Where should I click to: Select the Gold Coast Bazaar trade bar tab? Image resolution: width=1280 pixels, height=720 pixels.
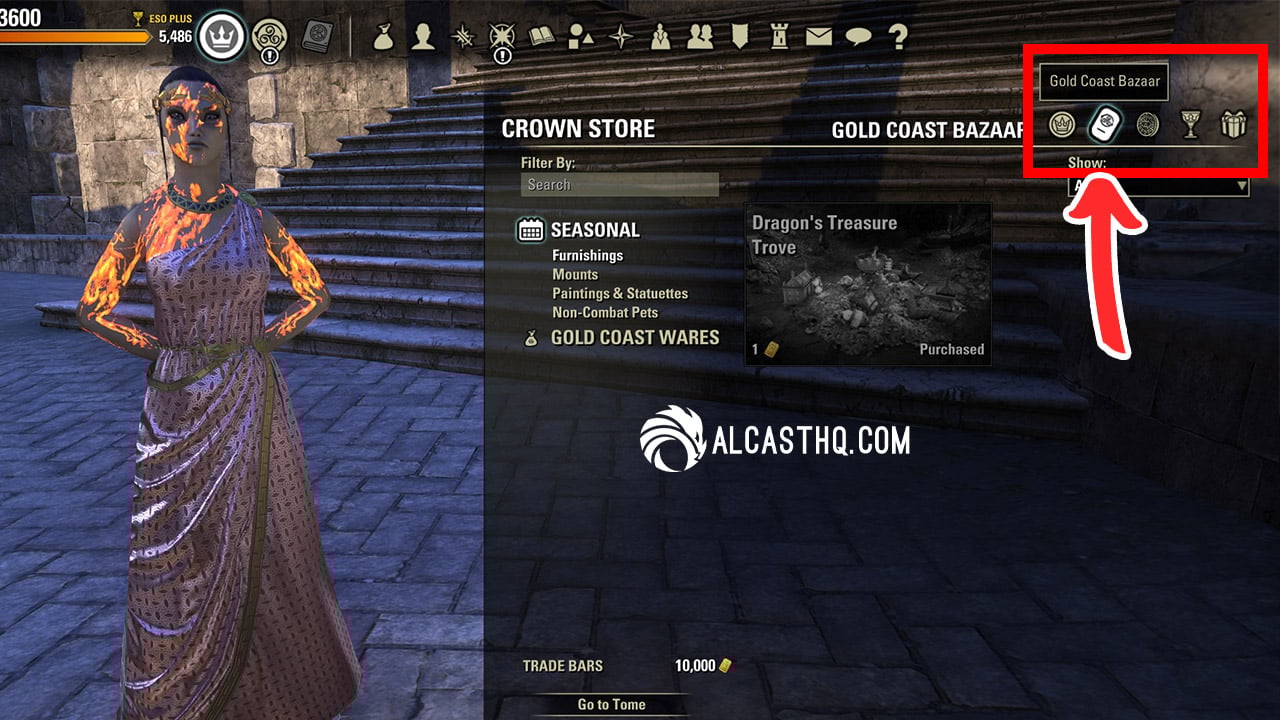coord(1104,124)
